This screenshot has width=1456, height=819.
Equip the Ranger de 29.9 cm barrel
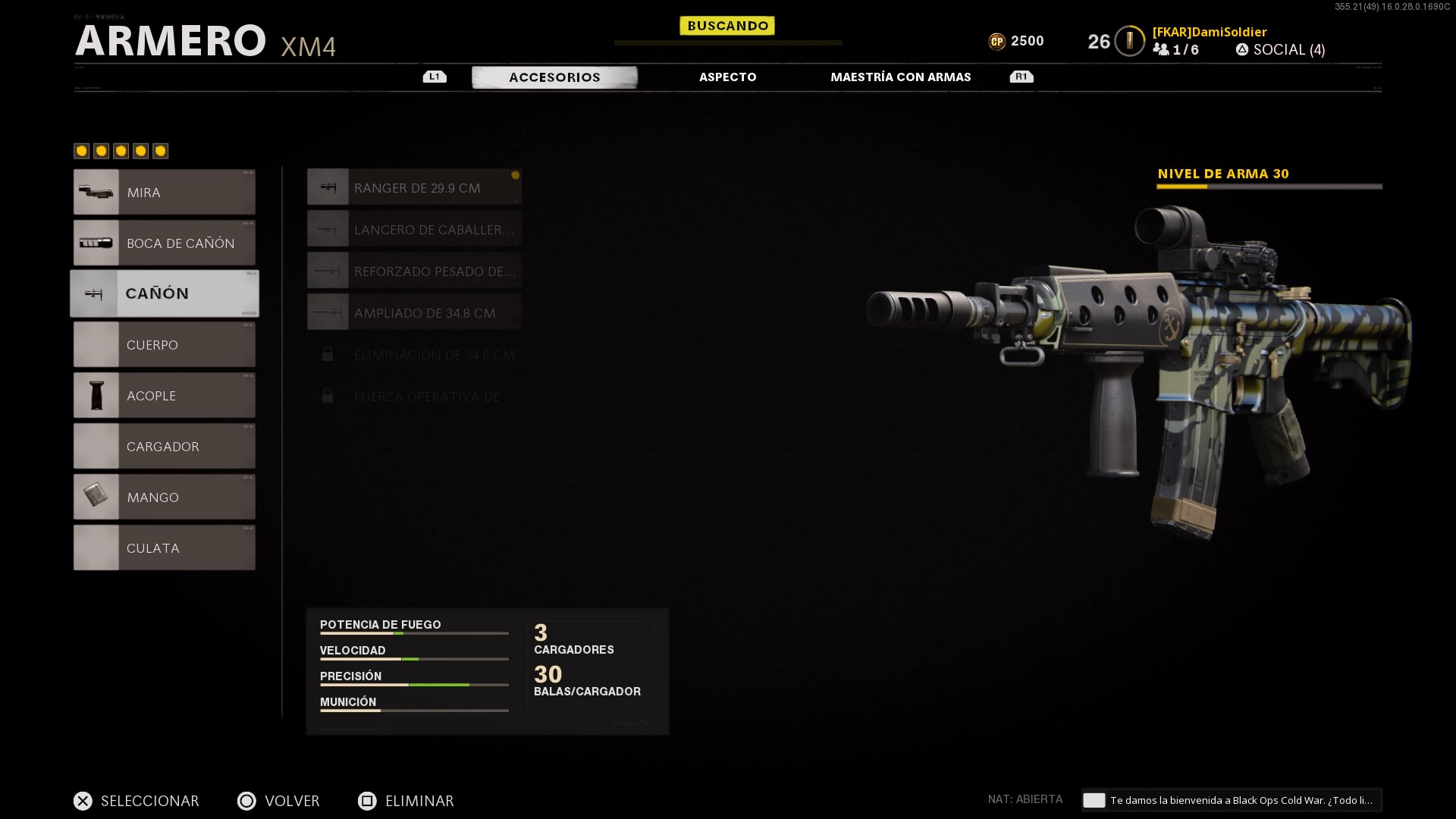(x=414, y=188)
